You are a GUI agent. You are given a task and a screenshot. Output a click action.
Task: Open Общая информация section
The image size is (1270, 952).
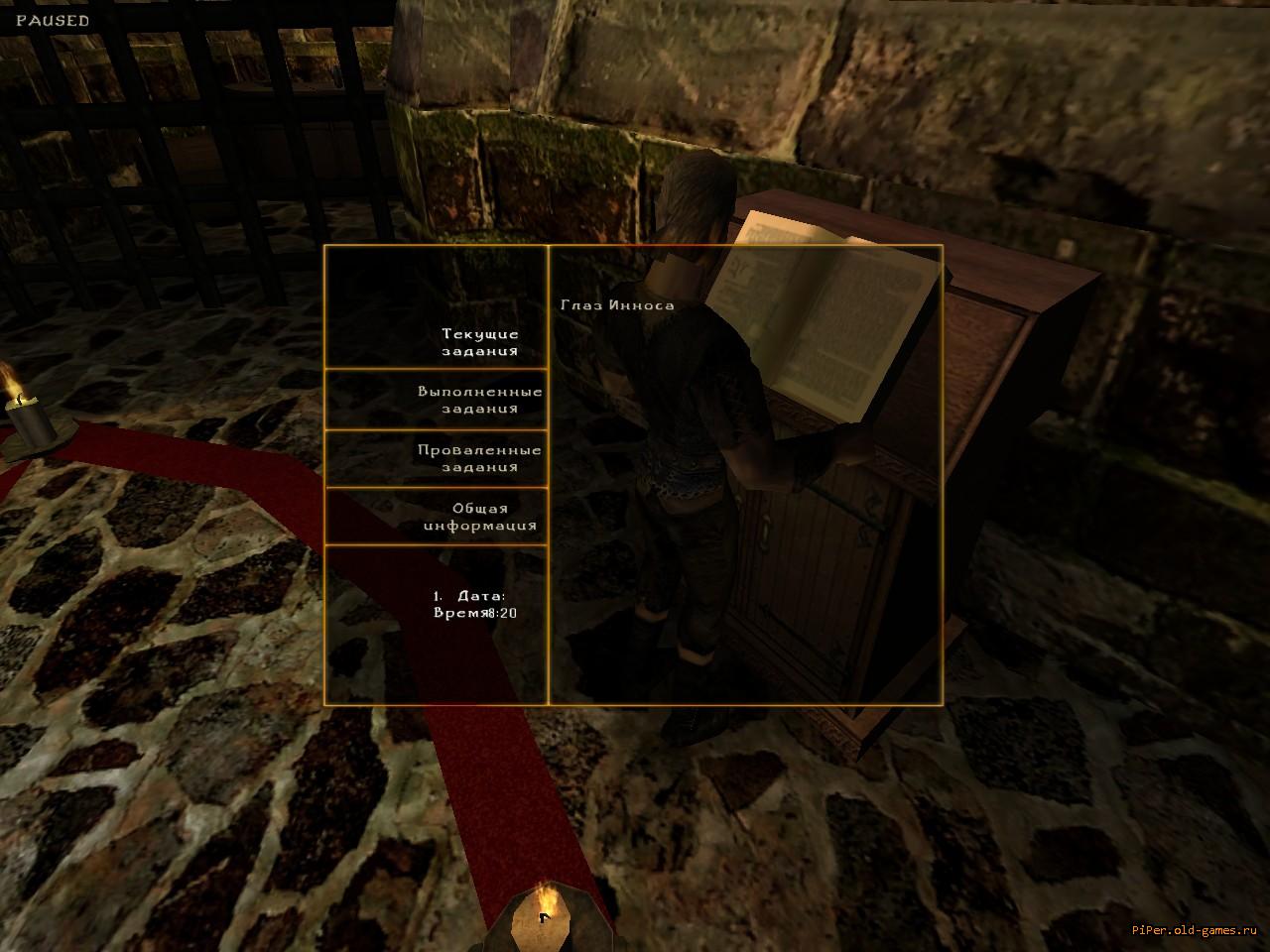point(480,517)
